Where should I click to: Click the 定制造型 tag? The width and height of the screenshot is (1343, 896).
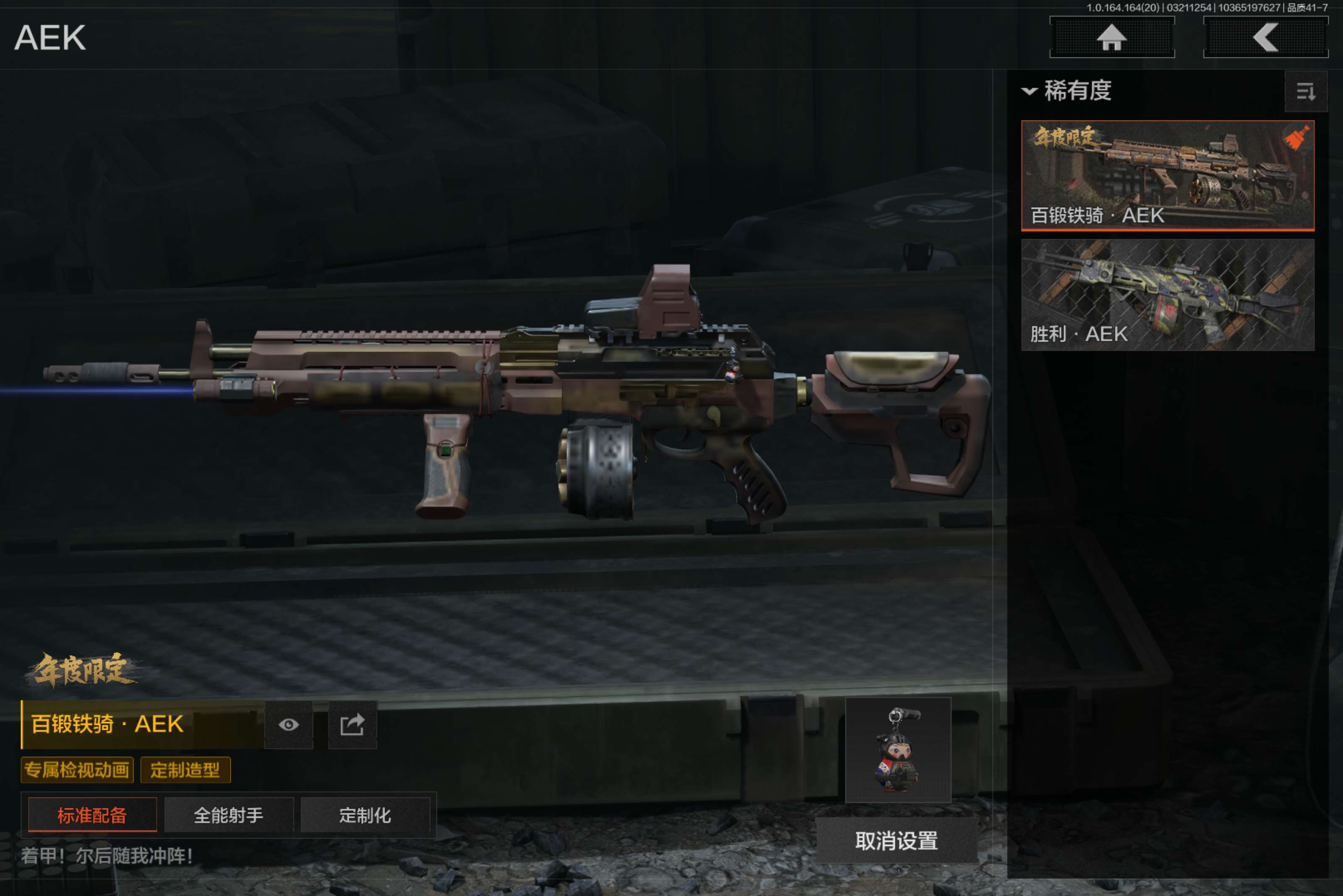[x=185, y=770]
